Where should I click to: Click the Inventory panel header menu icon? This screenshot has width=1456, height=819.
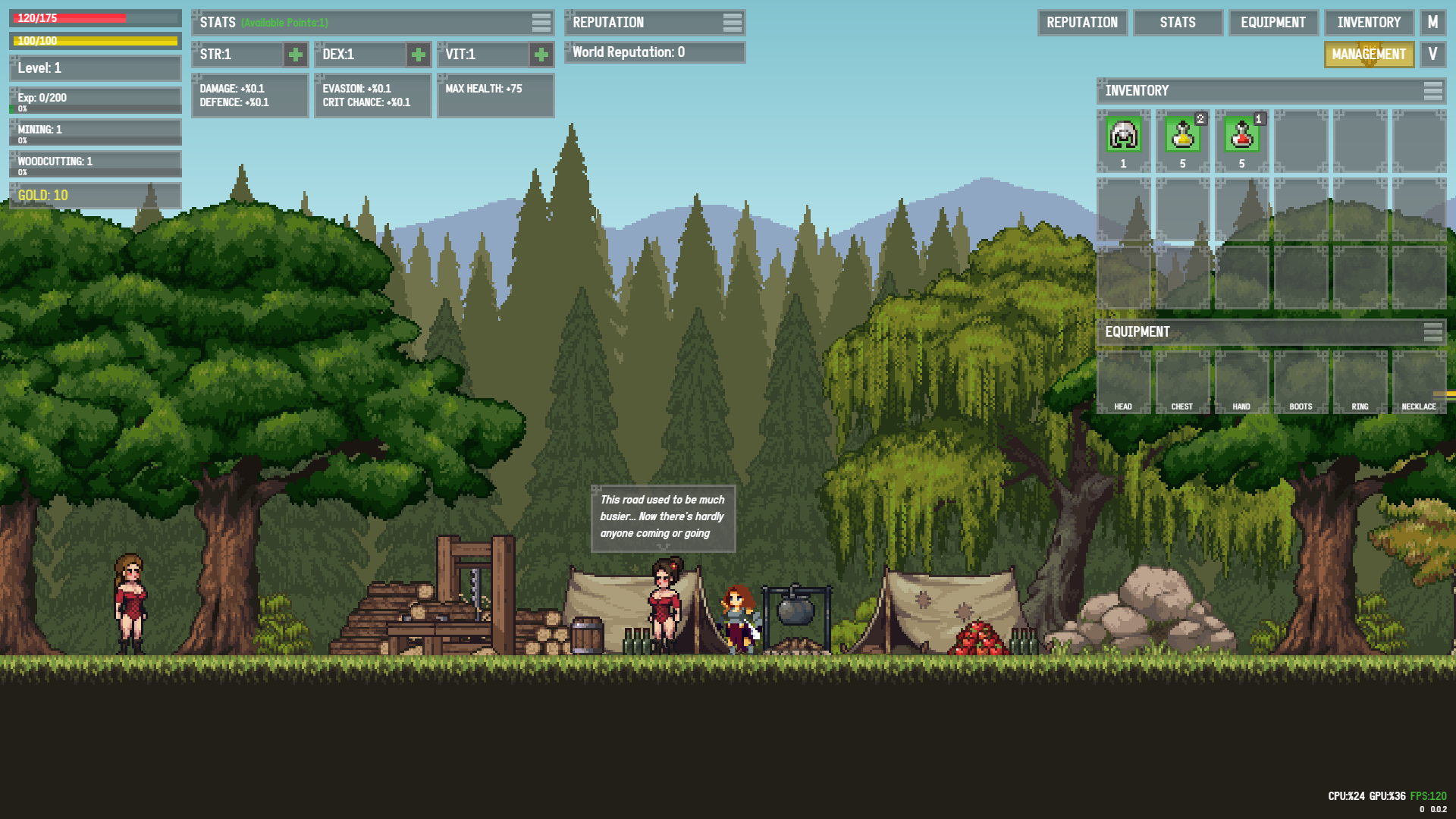click(x=1432, y=91)
